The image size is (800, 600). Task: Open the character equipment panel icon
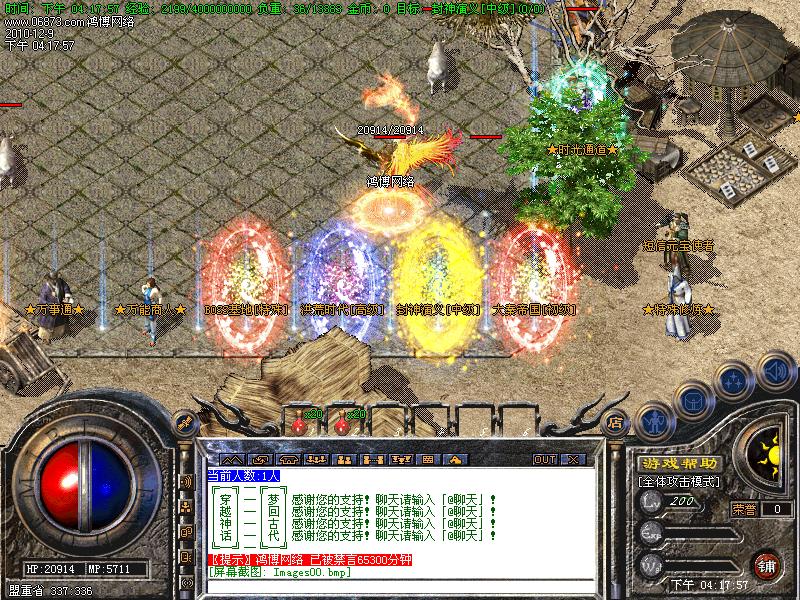click(x=654, y=420)
